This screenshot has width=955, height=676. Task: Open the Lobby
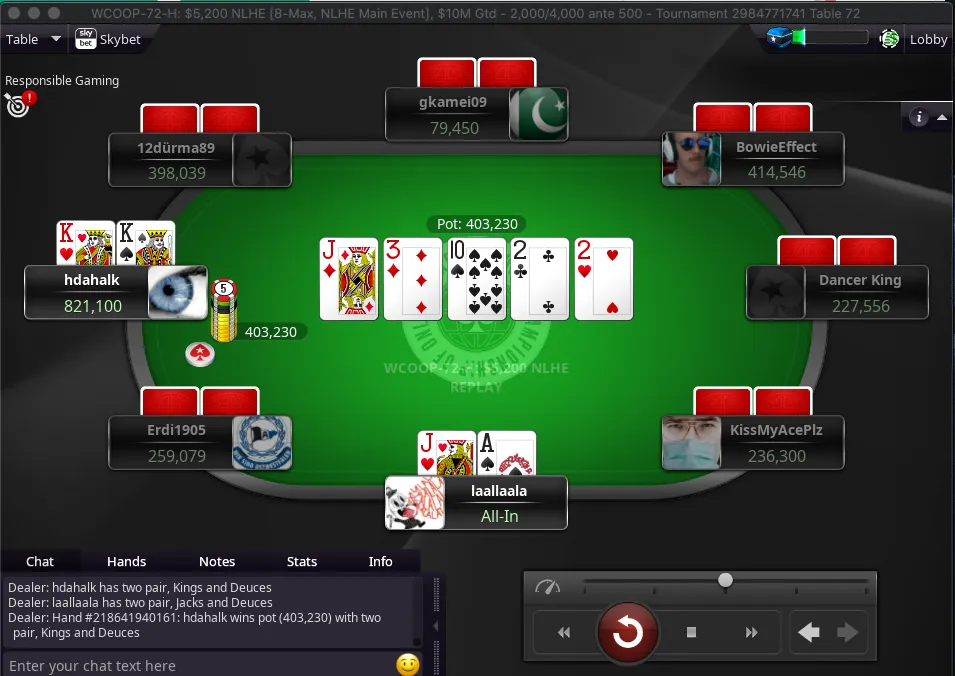click(927, 40)
